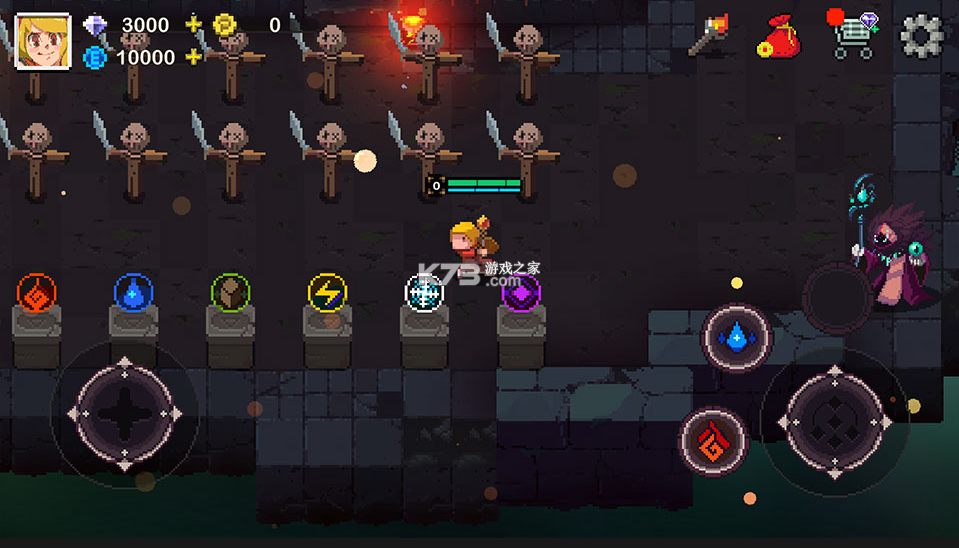Image resolution: width=959 pixels, height=548 pixels.
Task: Open settings with the gear icon
Action: coord(922,36)
